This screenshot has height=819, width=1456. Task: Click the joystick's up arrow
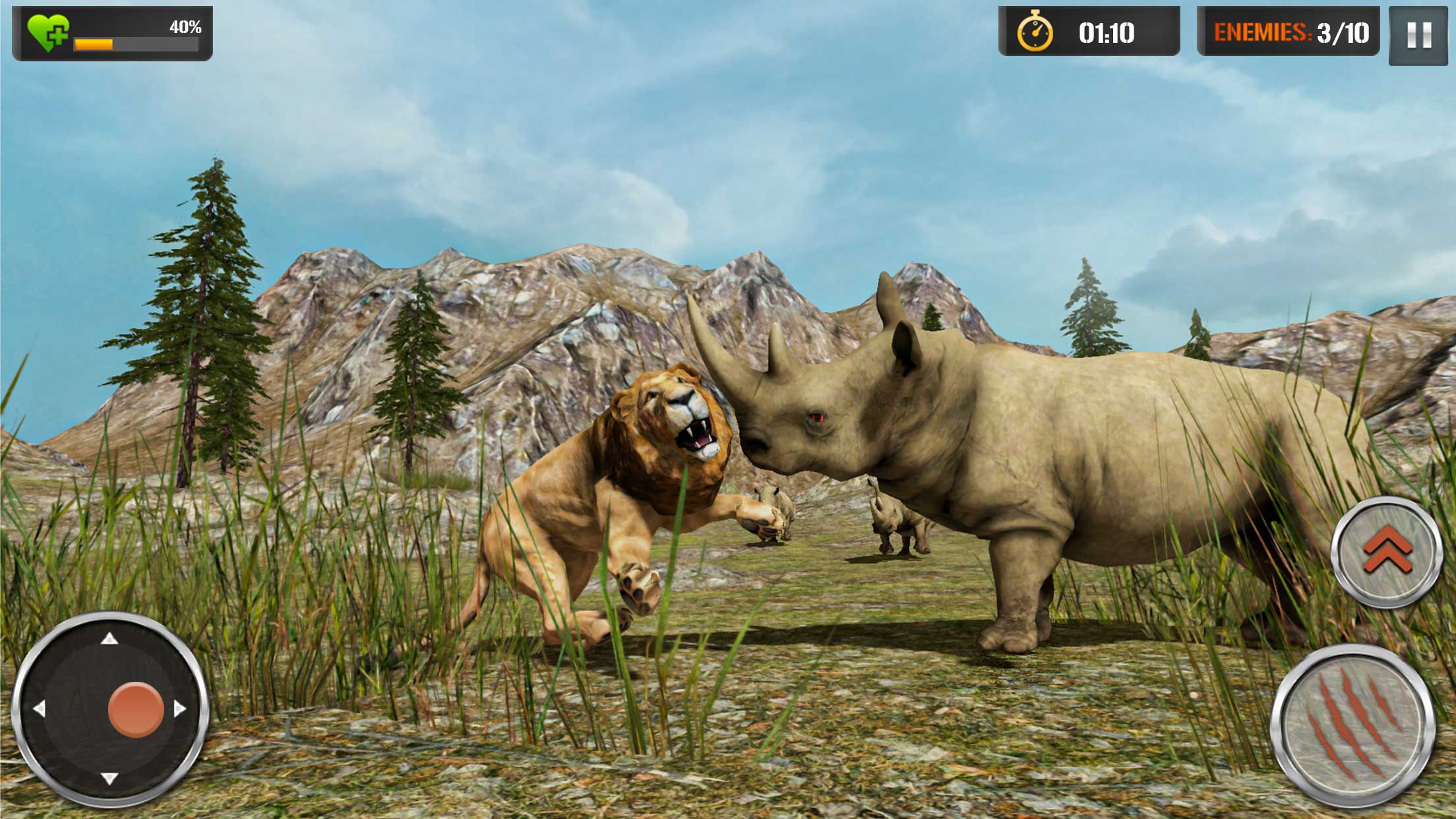pos(109,638)
